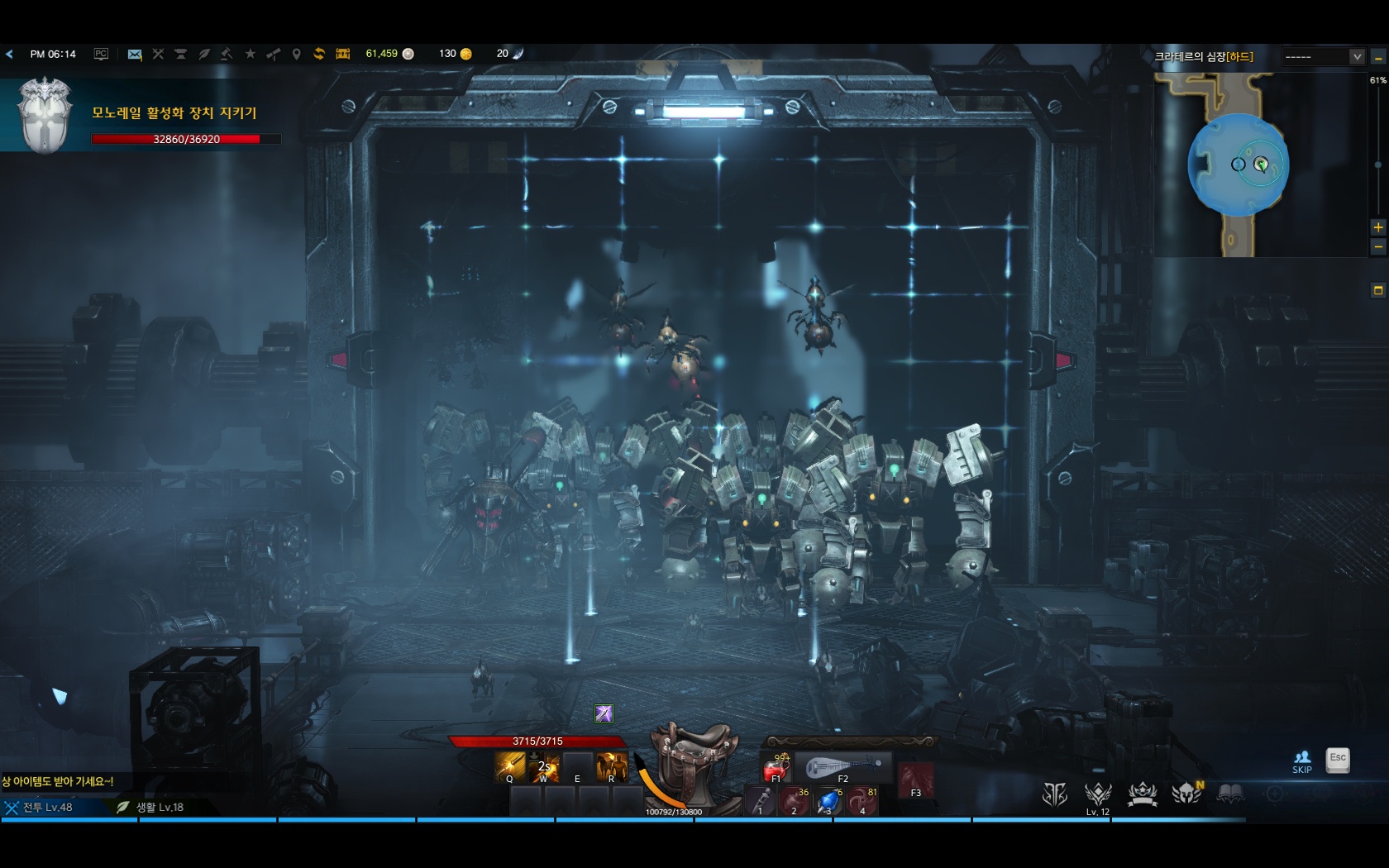Open the crossed swords menu in top bar
Screen dimensions: 1389x868
click(158, 54)
